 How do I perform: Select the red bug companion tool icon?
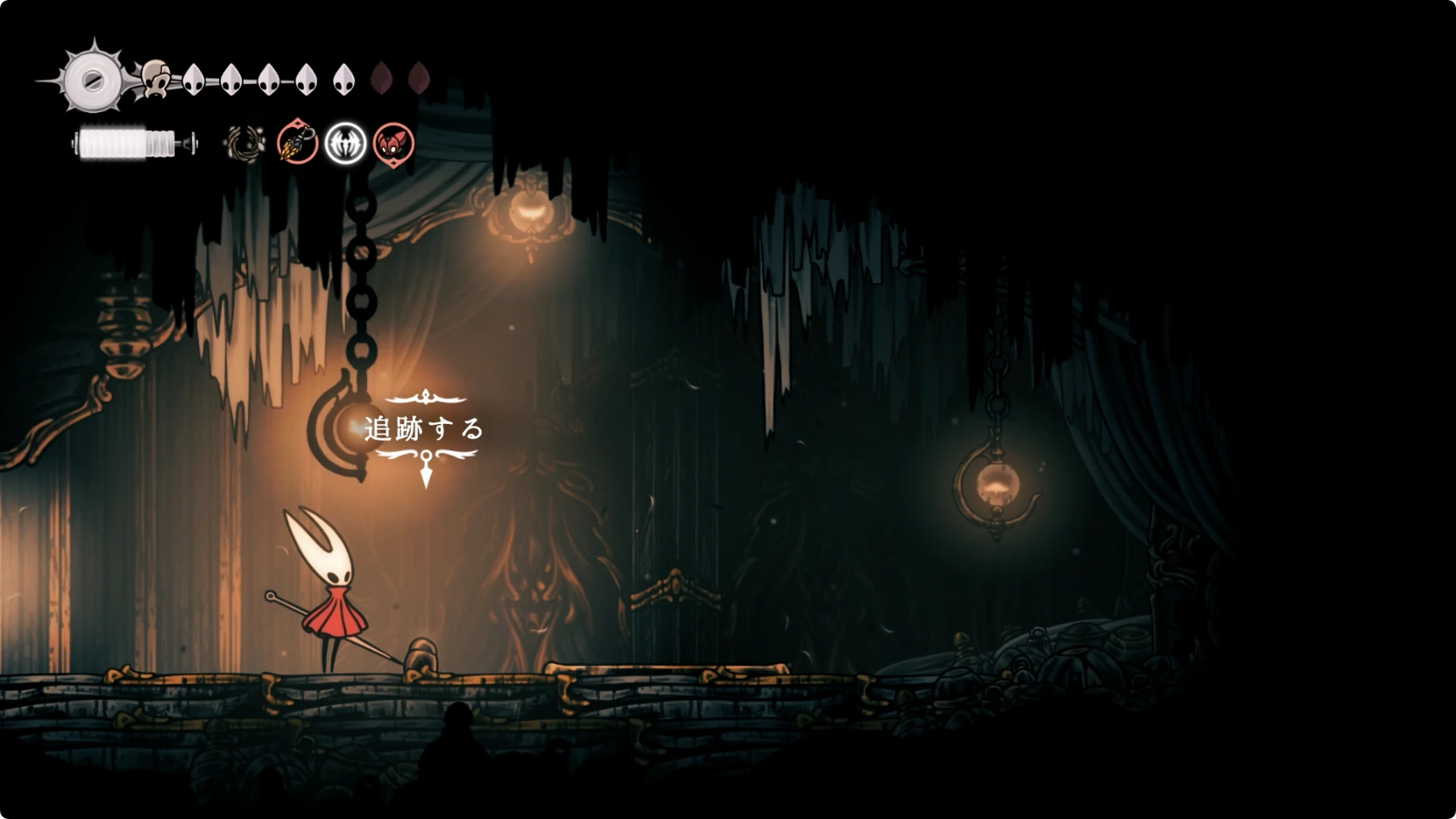coord(394,143)
